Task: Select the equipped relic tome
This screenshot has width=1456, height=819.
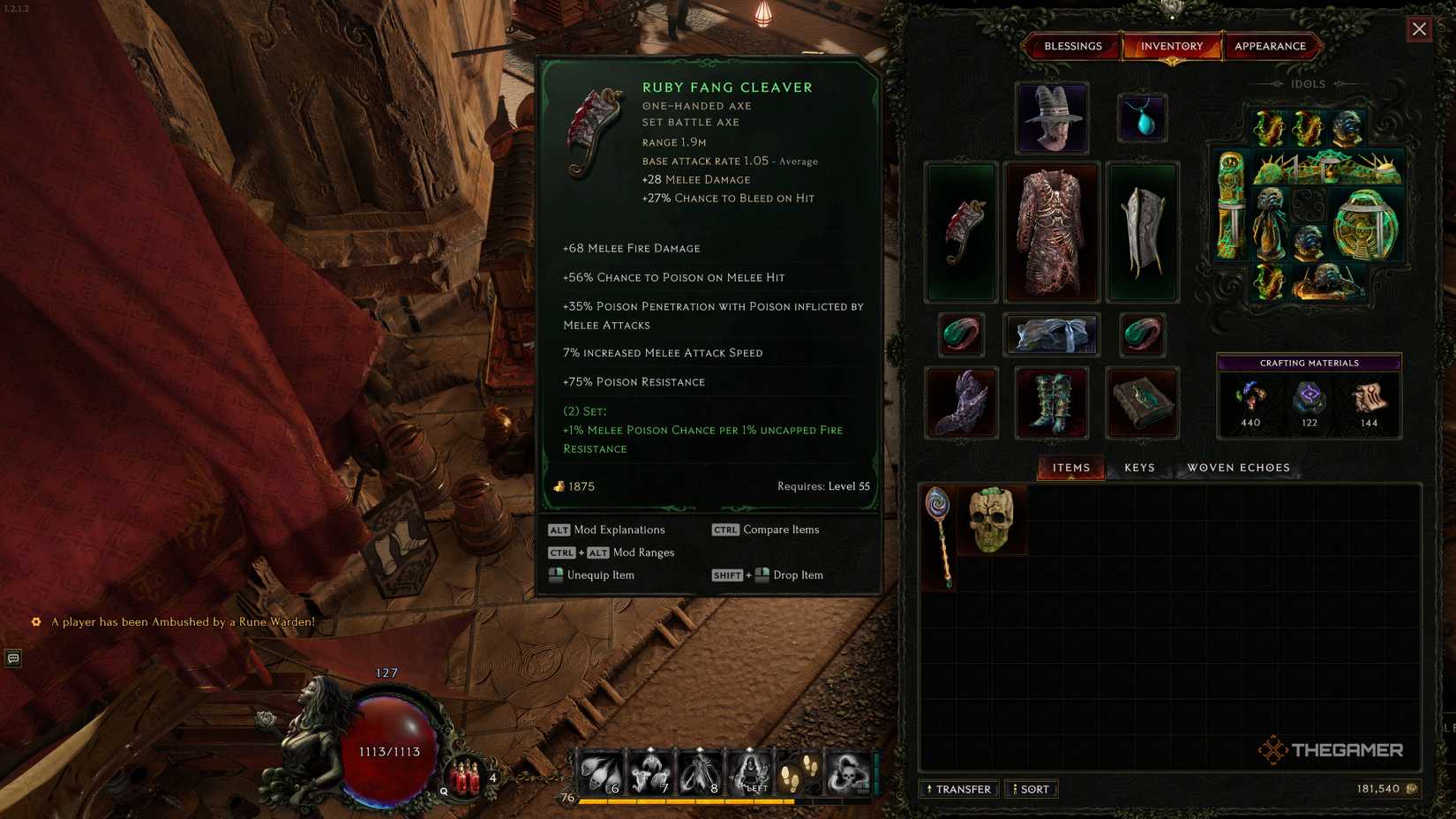Action: pyautogui.click(x=1143, y=403)
